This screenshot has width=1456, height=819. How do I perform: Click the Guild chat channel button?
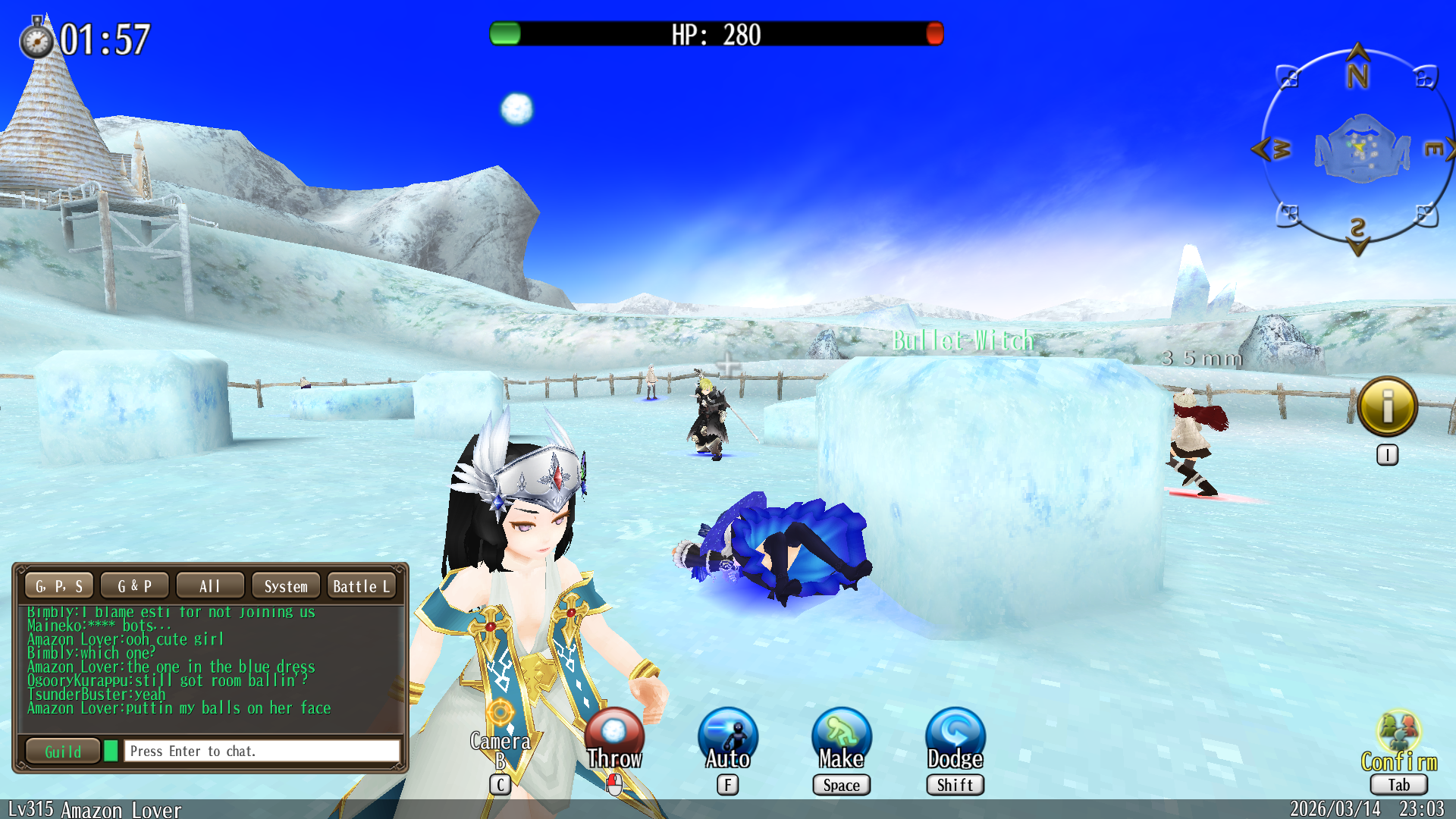(63, 752)
